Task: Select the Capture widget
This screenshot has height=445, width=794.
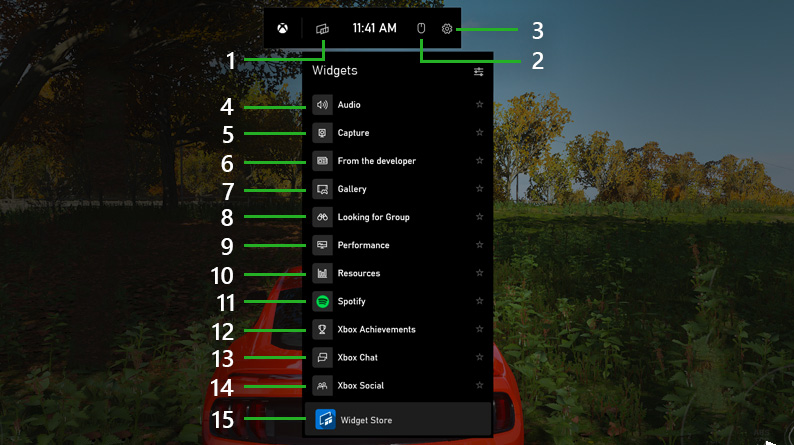Action: click(353, 133)
